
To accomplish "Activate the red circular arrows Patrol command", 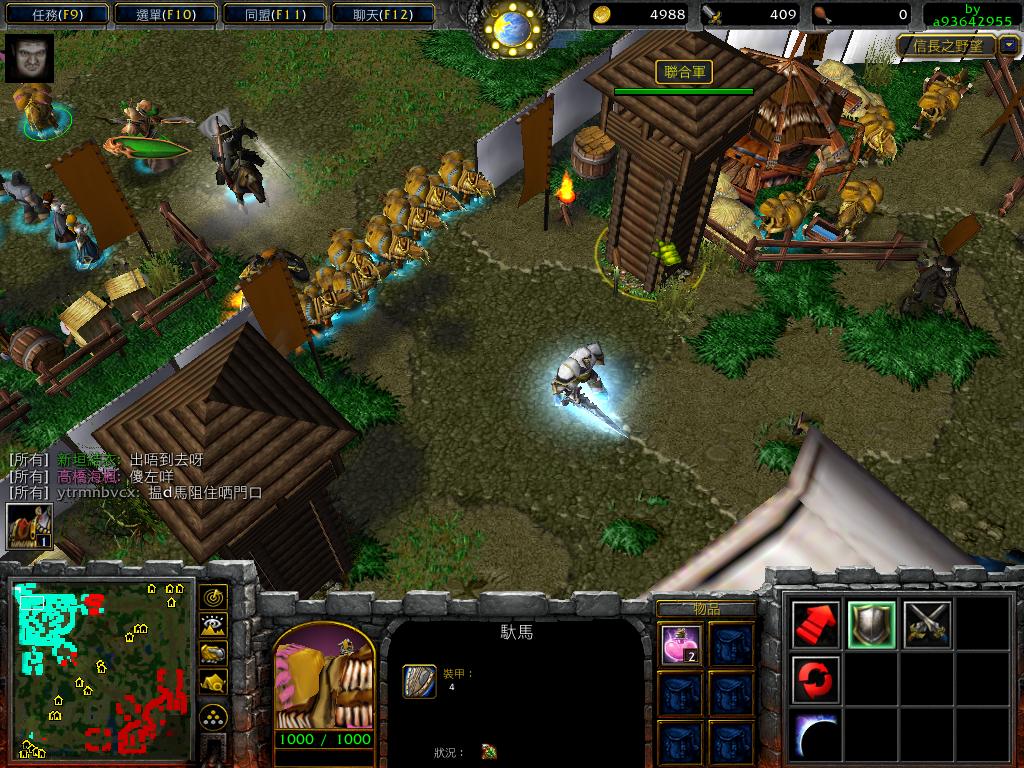I will [816, 680].
